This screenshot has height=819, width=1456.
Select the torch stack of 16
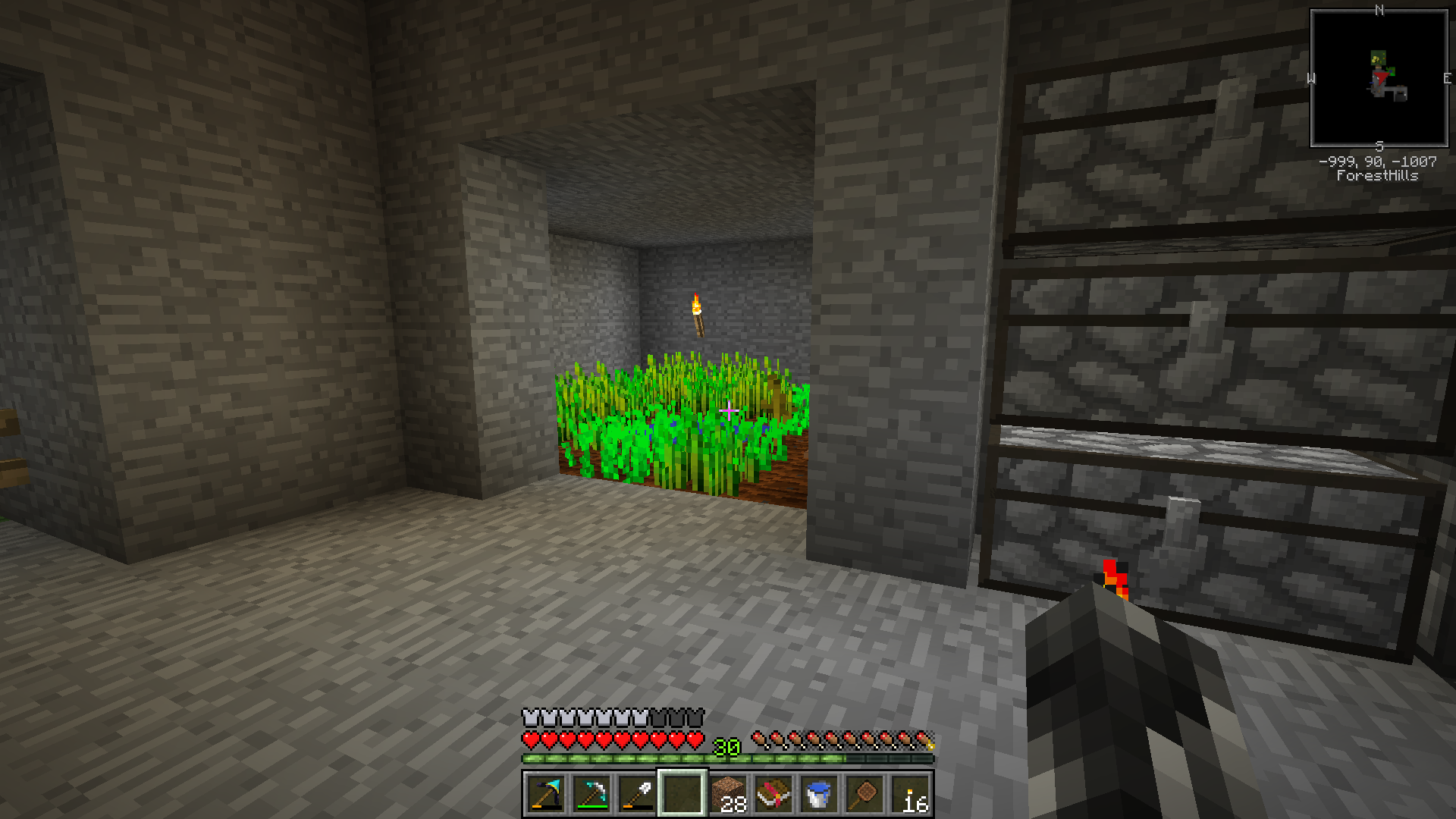(910, 794)
